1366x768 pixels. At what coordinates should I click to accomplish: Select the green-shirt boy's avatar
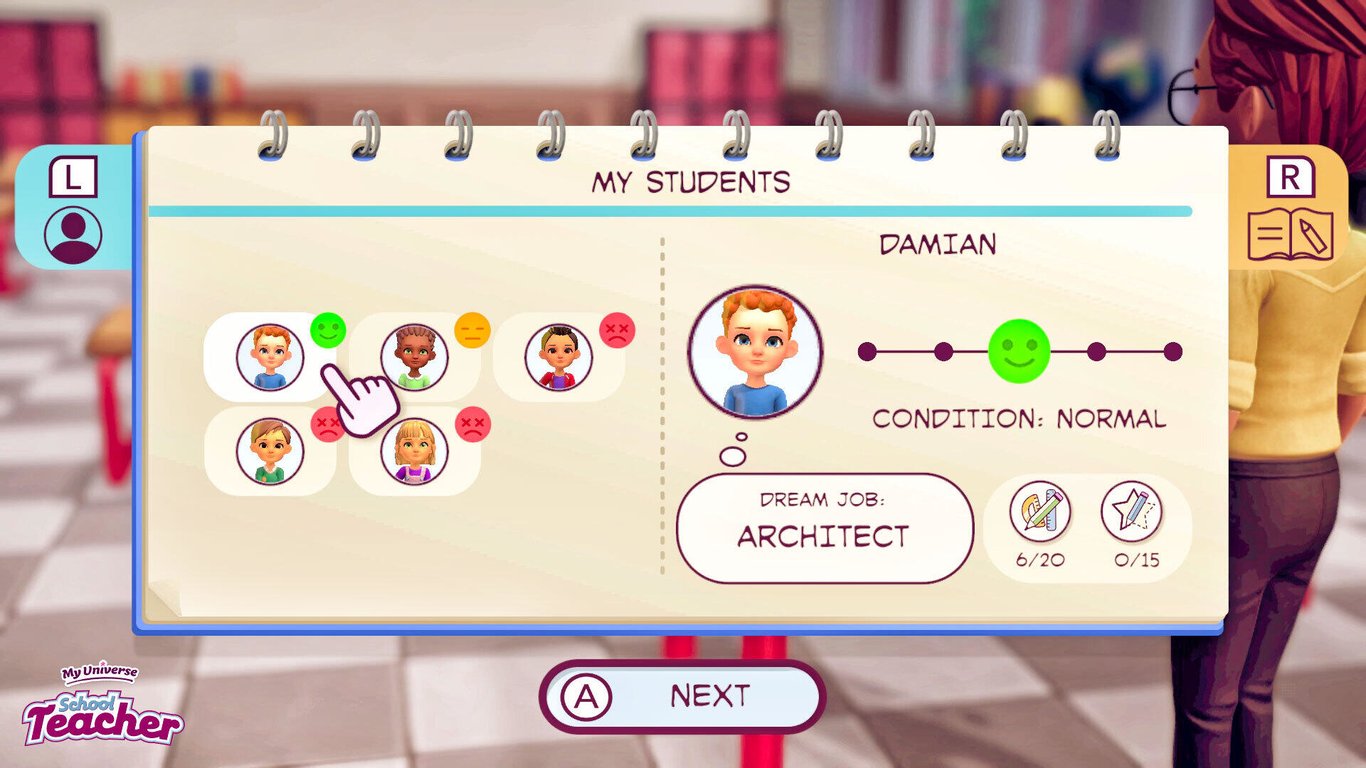coord(268,452)
